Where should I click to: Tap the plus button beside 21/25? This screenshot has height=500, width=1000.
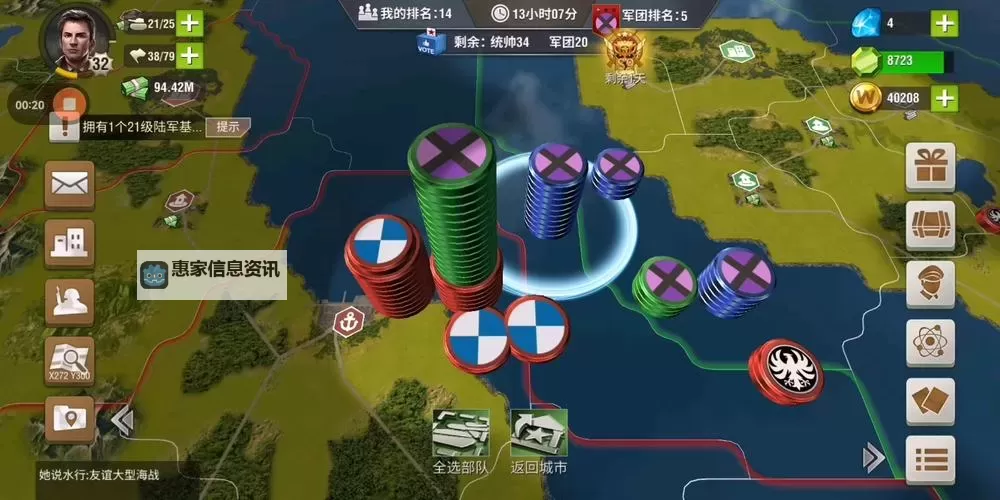click(189, 23)
